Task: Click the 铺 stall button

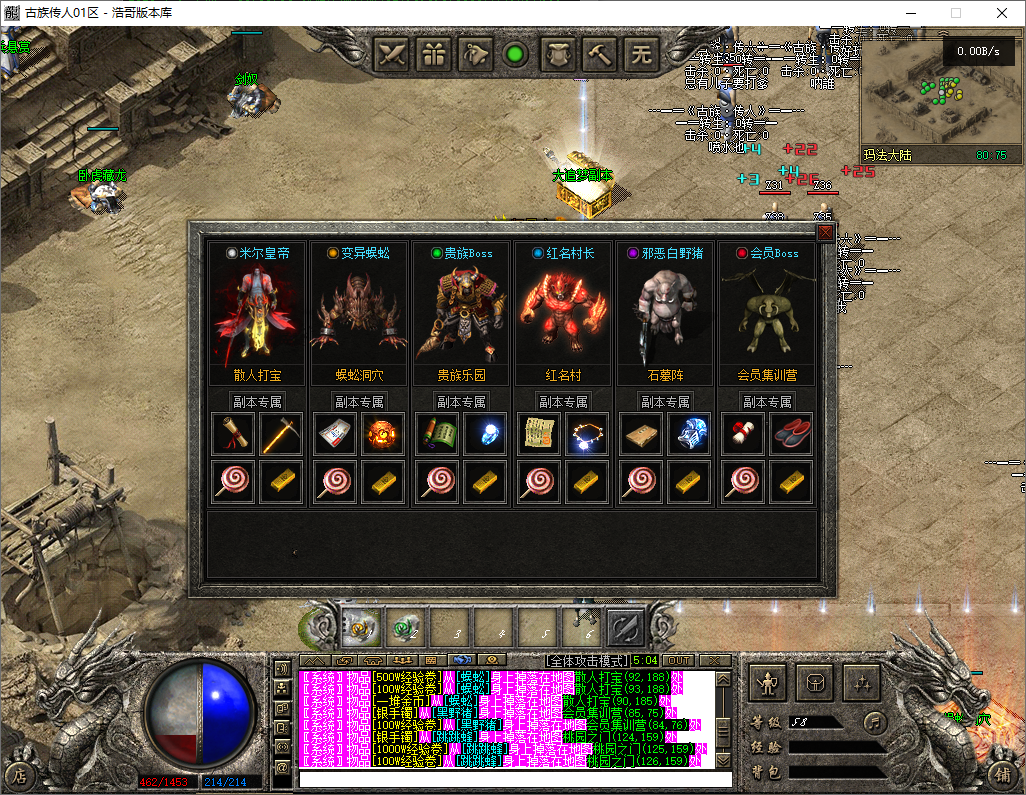Action: coord(1003,774)
